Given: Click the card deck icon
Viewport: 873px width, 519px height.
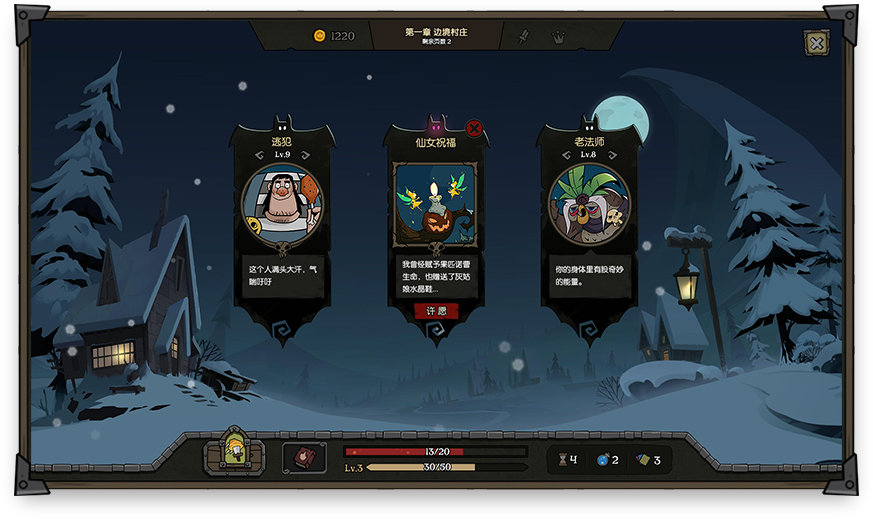Looking at the screenshot, I should [643, 460].
